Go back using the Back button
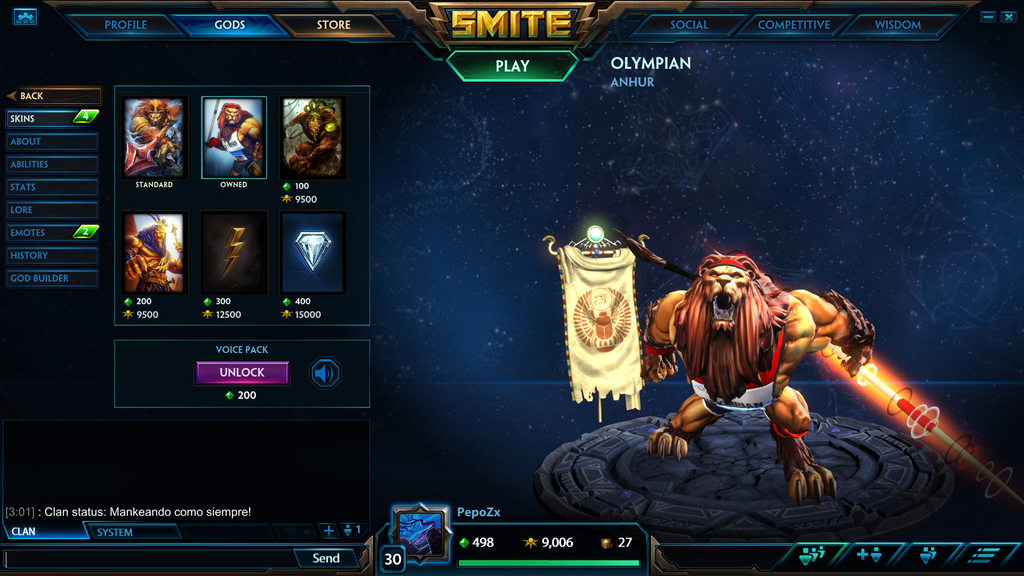Viewport: 1024px width, 576px height. point(52,96)
